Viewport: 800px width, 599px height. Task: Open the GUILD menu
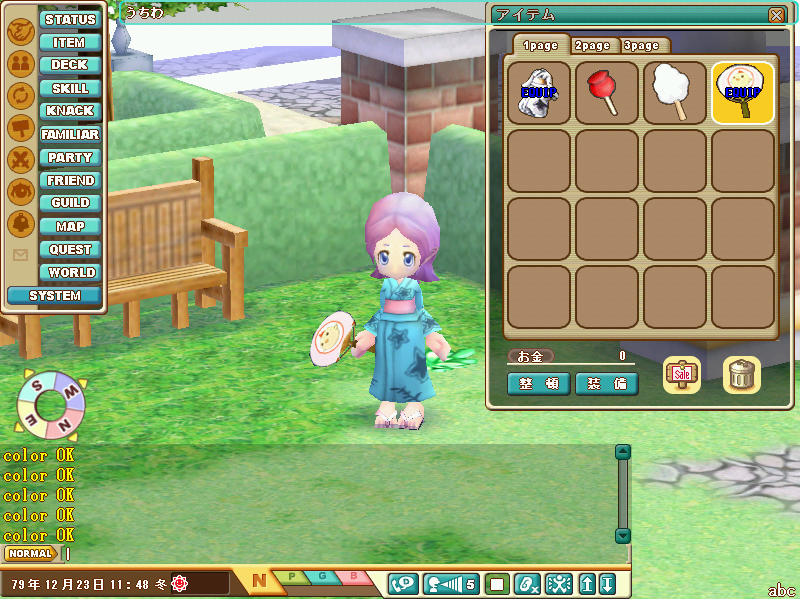tap(70, 203)
